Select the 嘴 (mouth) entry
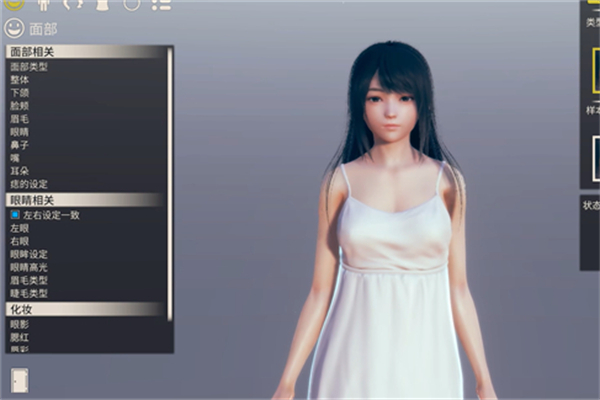The width and height of the screenshot is (600, 400). (x=16, y=158)
